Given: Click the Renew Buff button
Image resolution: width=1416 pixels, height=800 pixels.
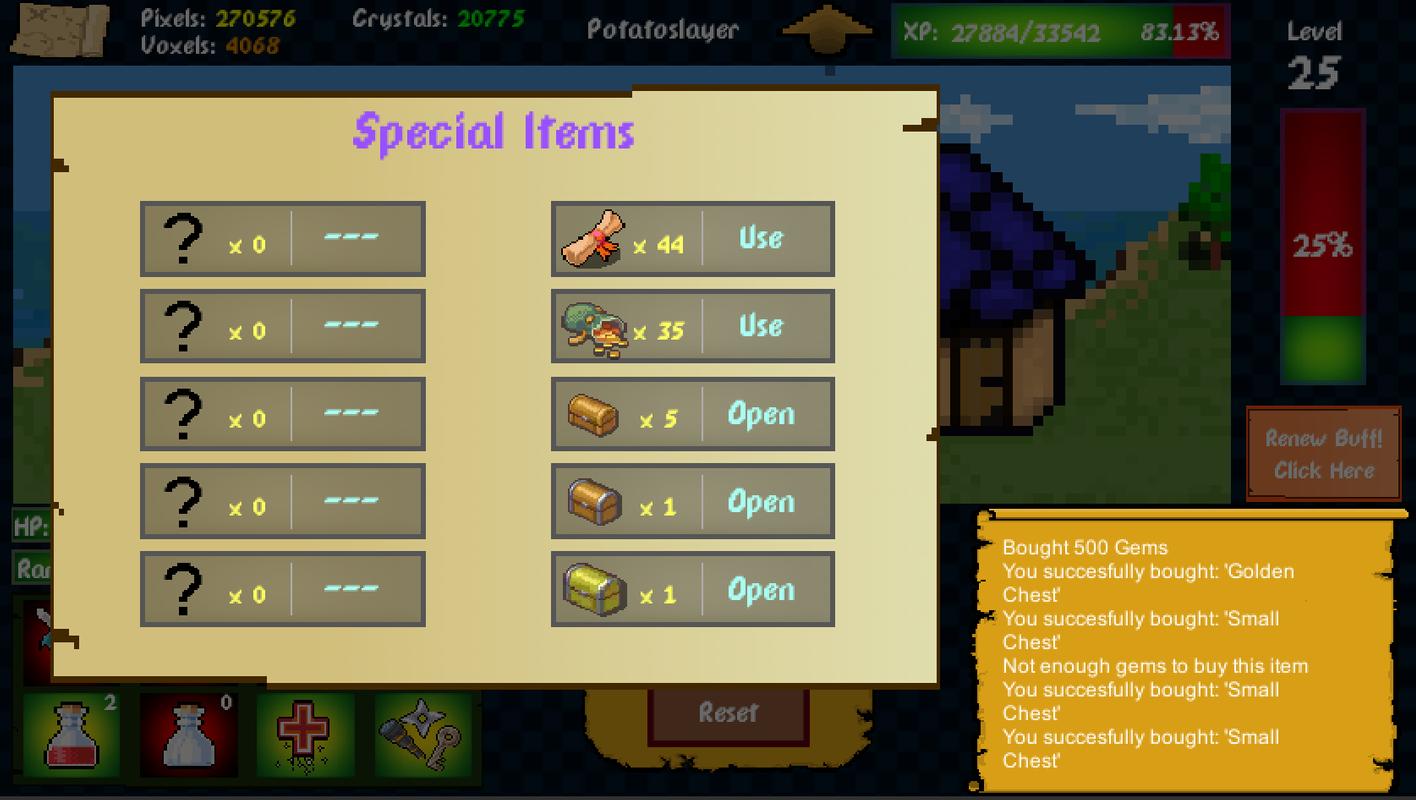Looking at the screenshot, I should point(1323,454).
